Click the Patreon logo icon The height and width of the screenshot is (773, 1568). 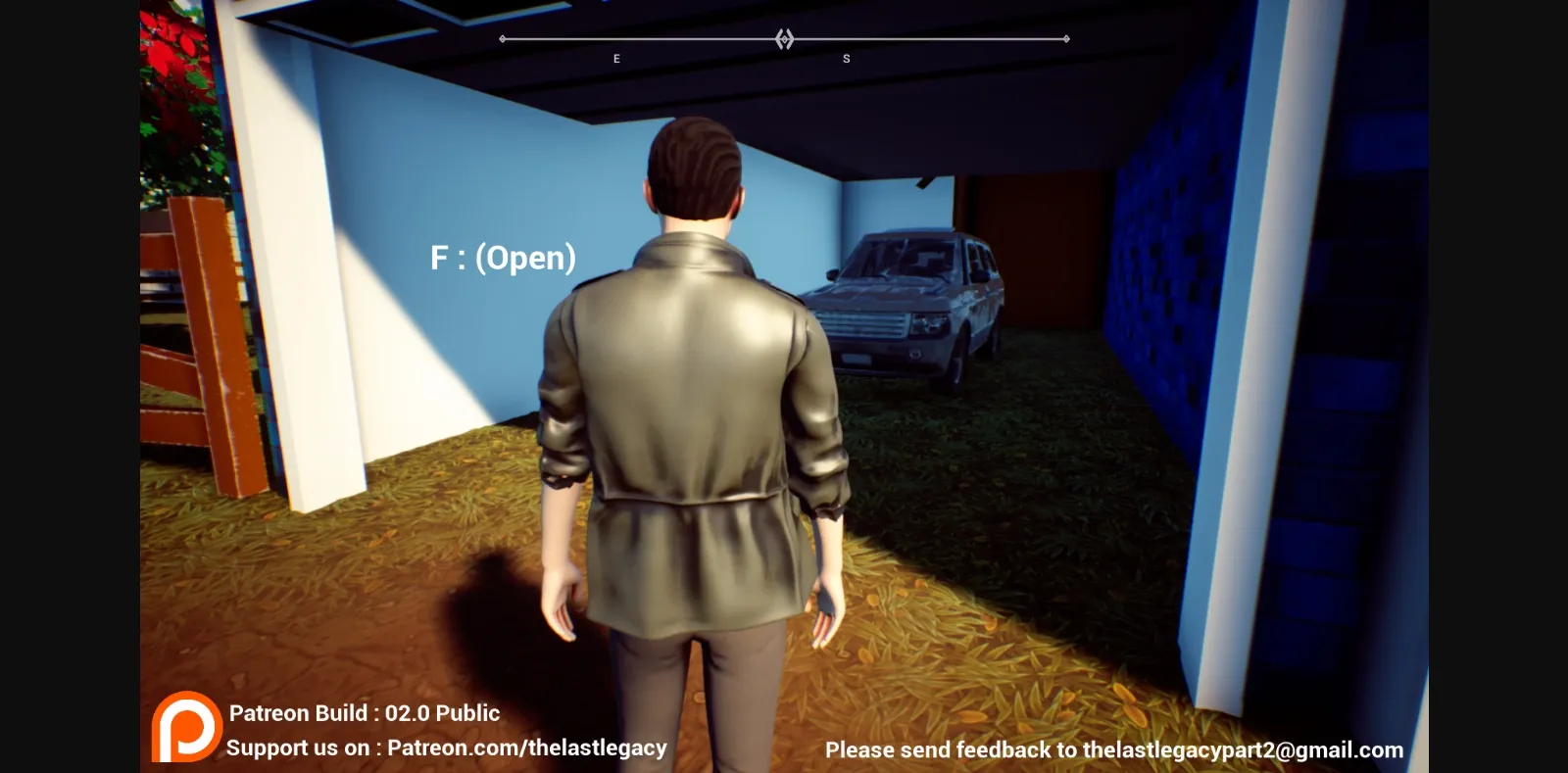(187, 729)
